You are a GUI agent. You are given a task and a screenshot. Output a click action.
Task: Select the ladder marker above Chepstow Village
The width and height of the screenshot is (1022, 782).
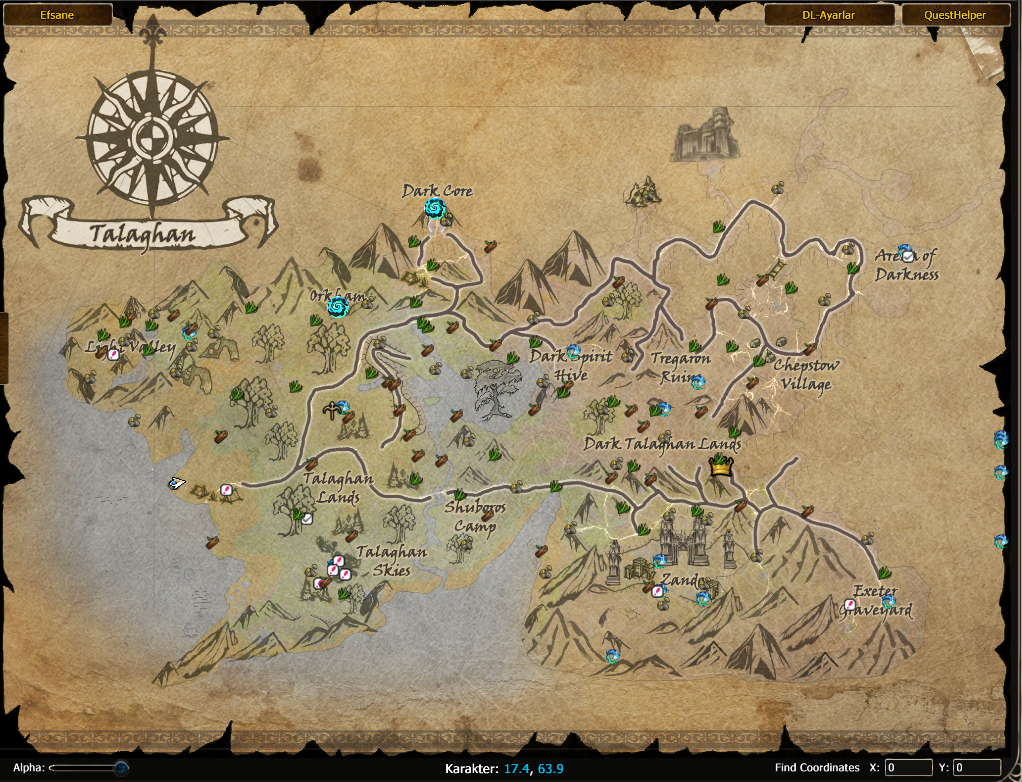(776, 269)
